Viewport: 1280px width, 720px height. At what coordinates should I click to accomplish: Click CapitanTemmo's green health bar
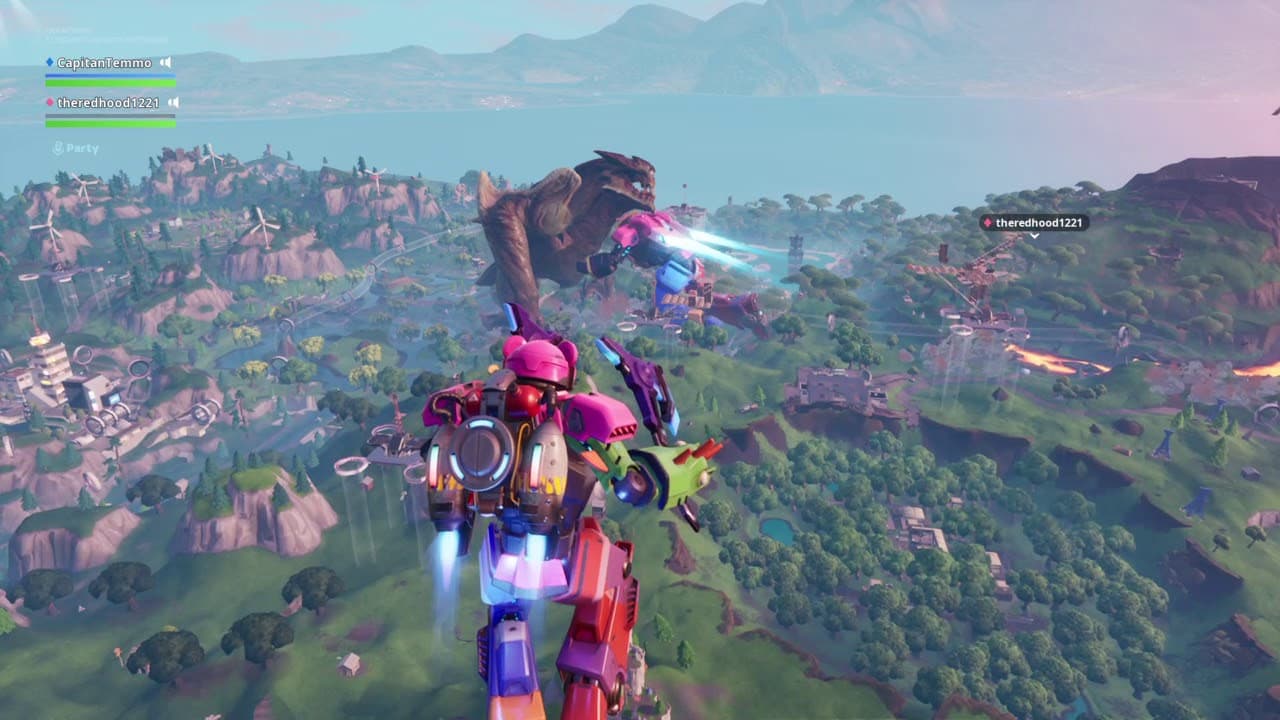(110, 83)
